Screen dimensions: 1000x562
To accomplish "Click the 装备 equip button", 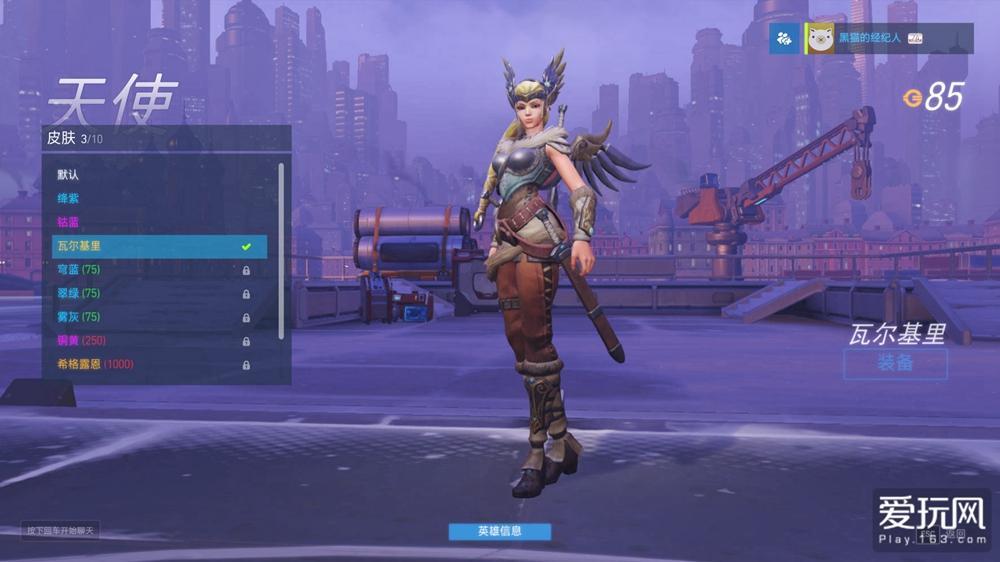I will click(x=895, y=364).
